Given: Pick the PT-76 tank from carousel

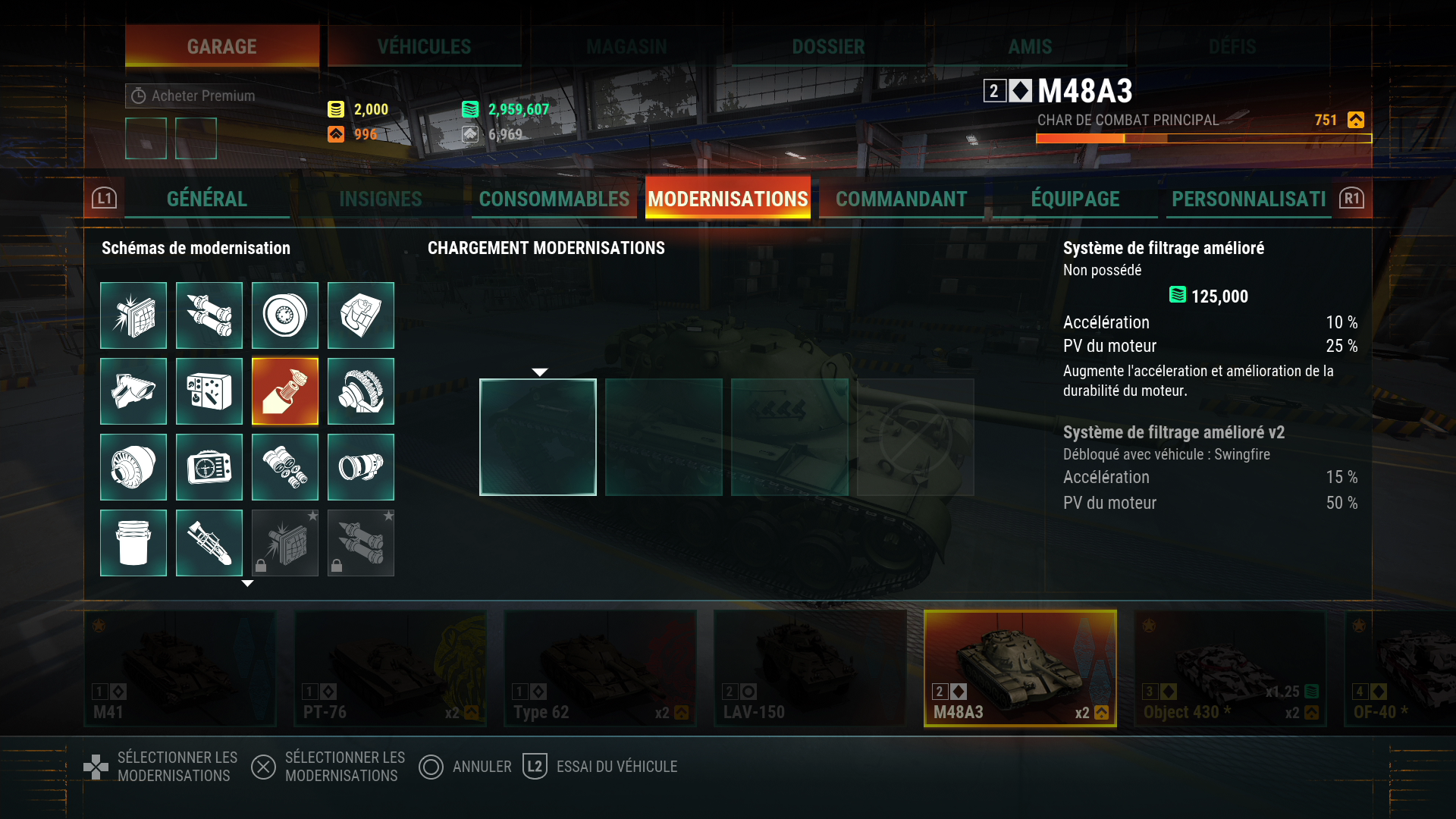Looking at the screenshot, I should [390, 668].
